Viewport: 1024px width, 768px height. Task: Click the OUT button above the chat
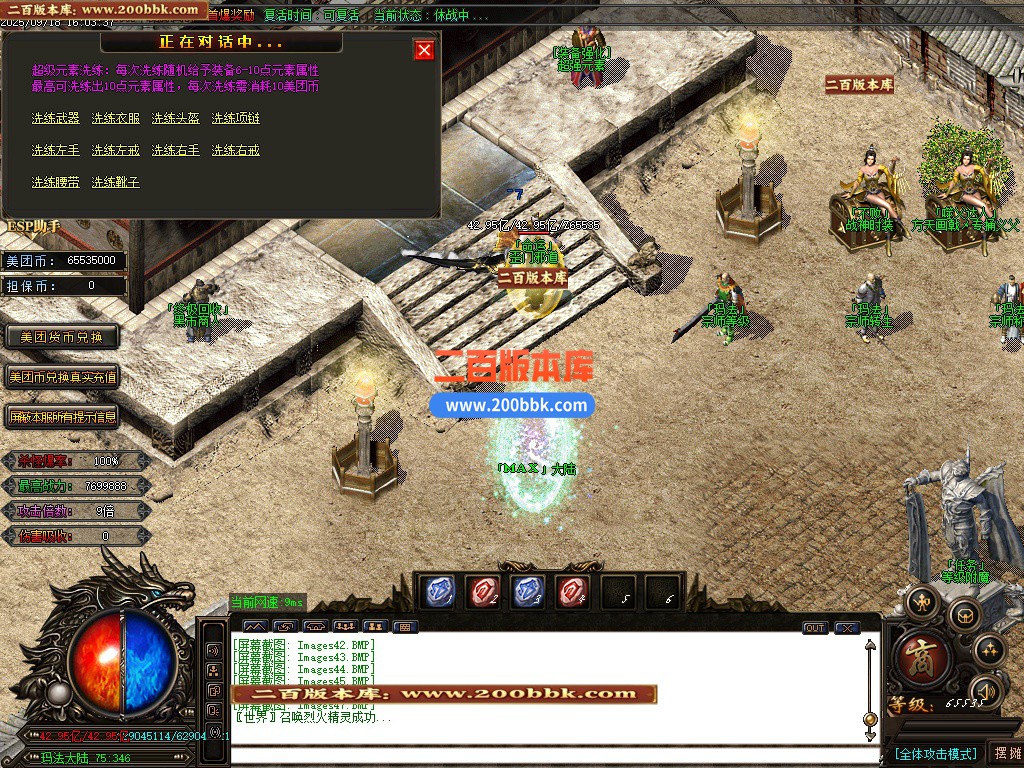815,628
